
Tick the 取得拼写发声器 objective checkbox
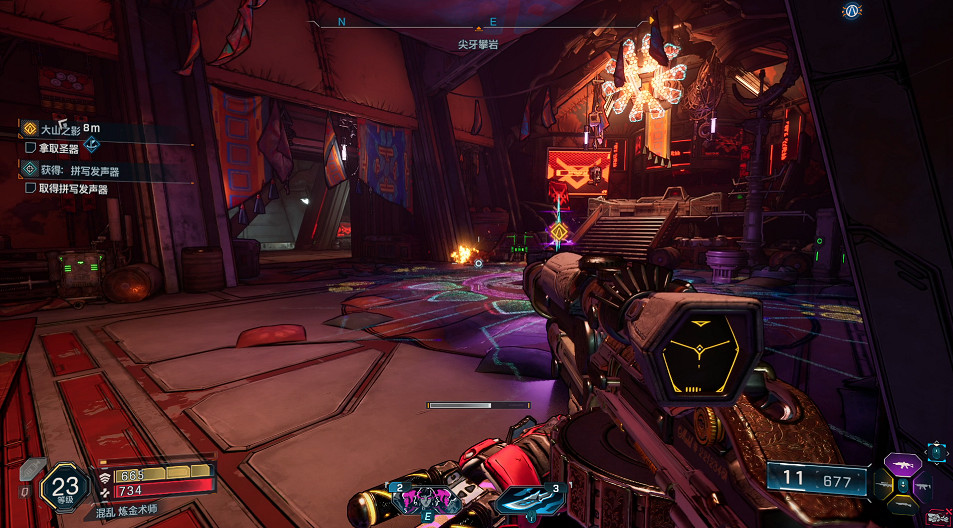30,188
